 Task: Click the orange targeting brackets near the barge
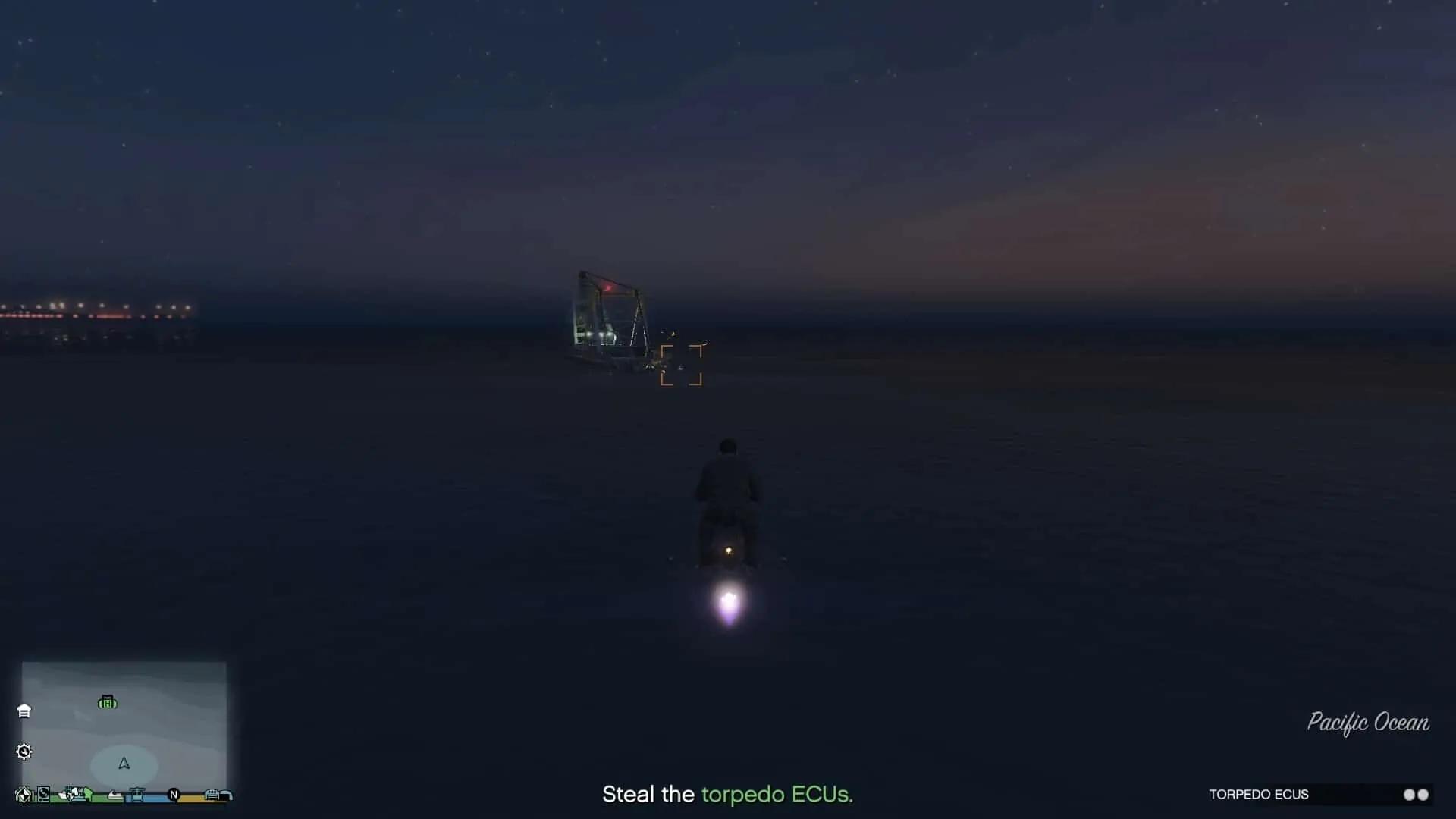click(x=682, y=365)
